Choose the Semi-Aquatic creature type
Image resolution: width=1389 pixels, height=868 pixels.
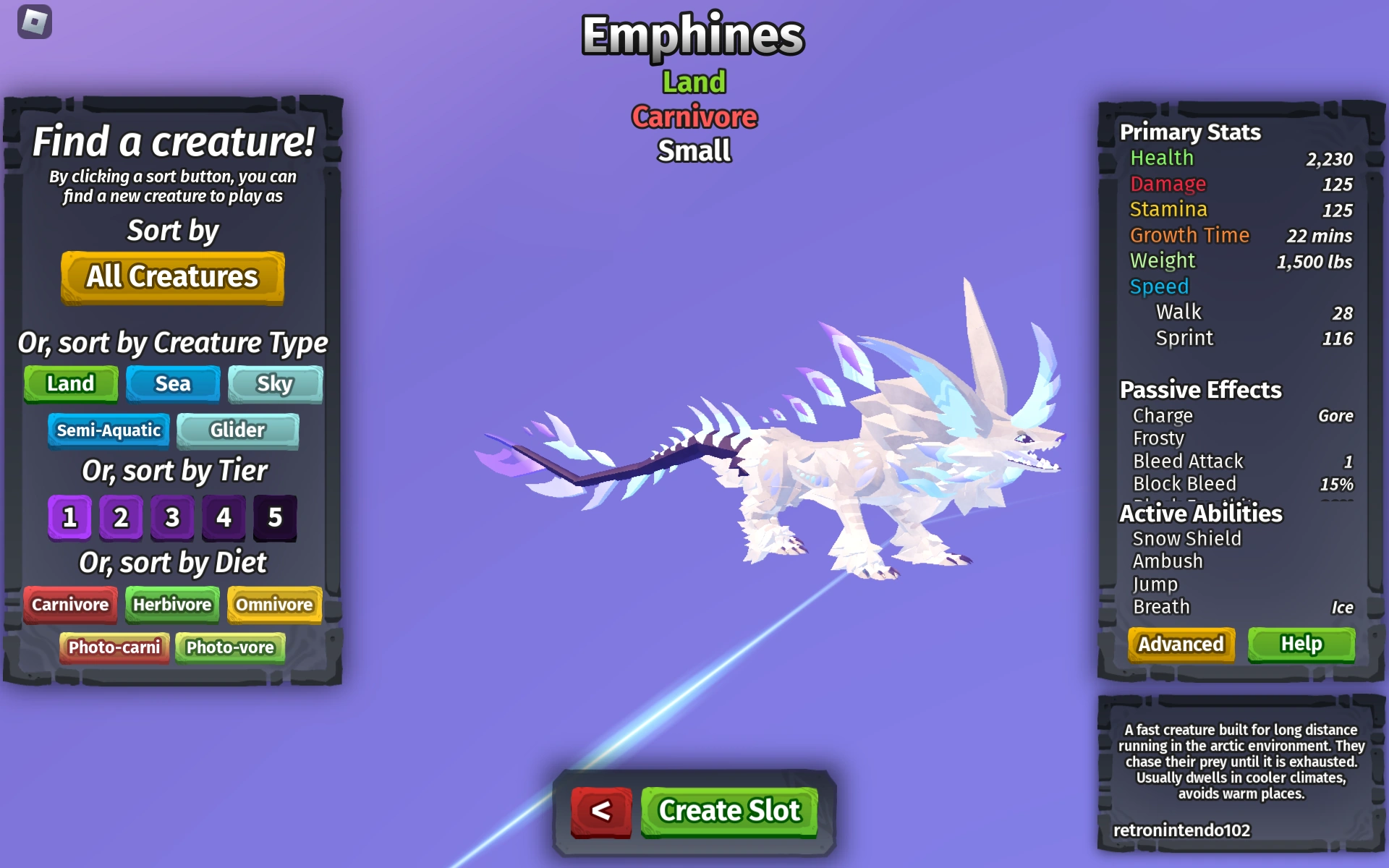tap(109, 430)
